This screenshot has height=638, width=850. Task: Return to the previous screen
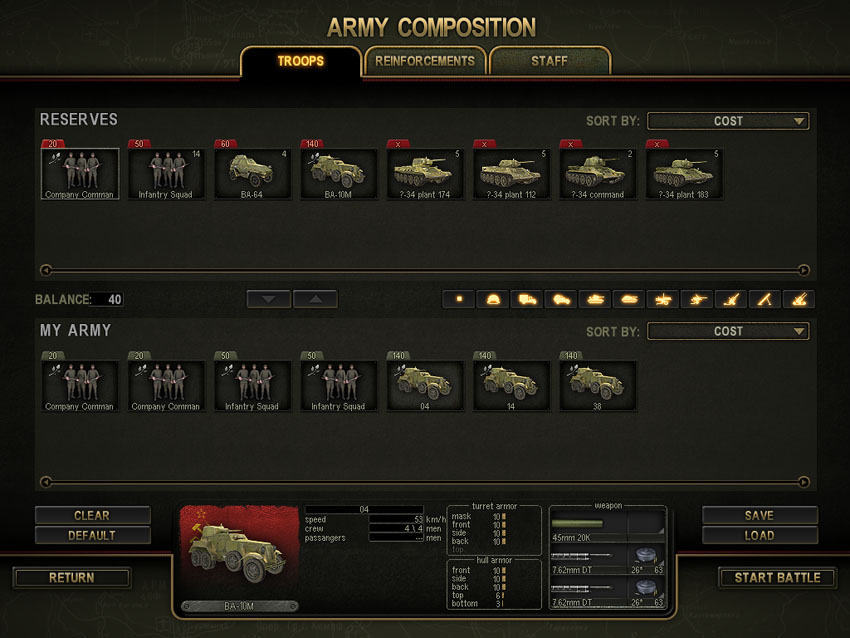72,577
